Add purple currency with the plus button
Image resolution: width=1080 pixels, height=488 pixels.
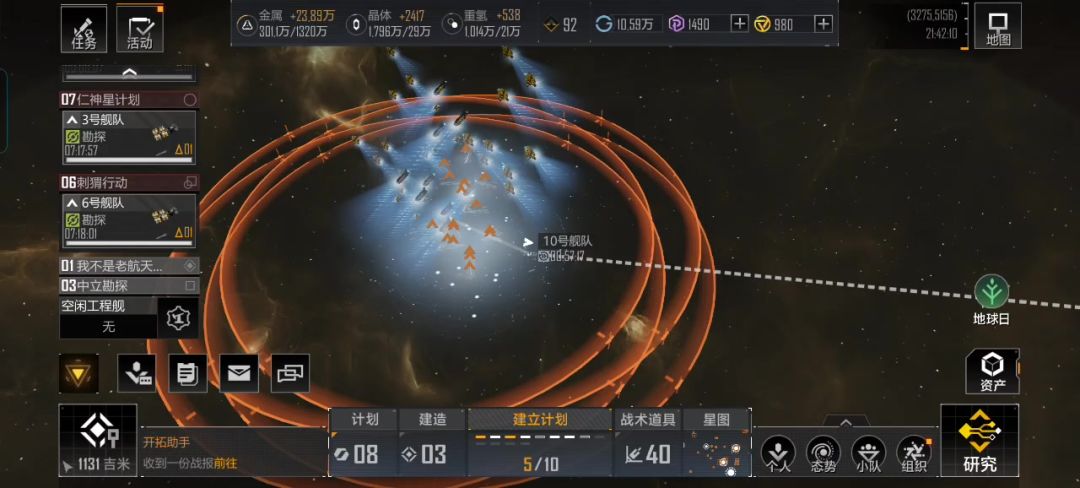click(x=739, y=24)
